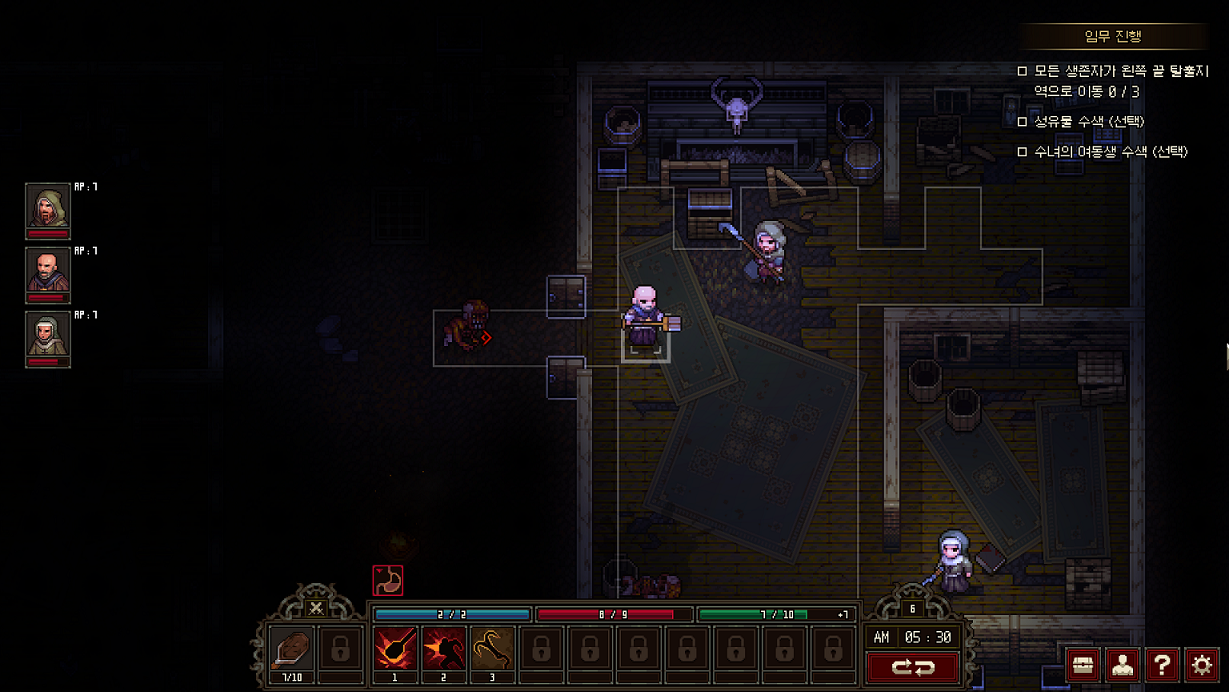Select the nun survivor portrait
The width and height of the screenshot is (1229, 692).
tap(47, 338)
